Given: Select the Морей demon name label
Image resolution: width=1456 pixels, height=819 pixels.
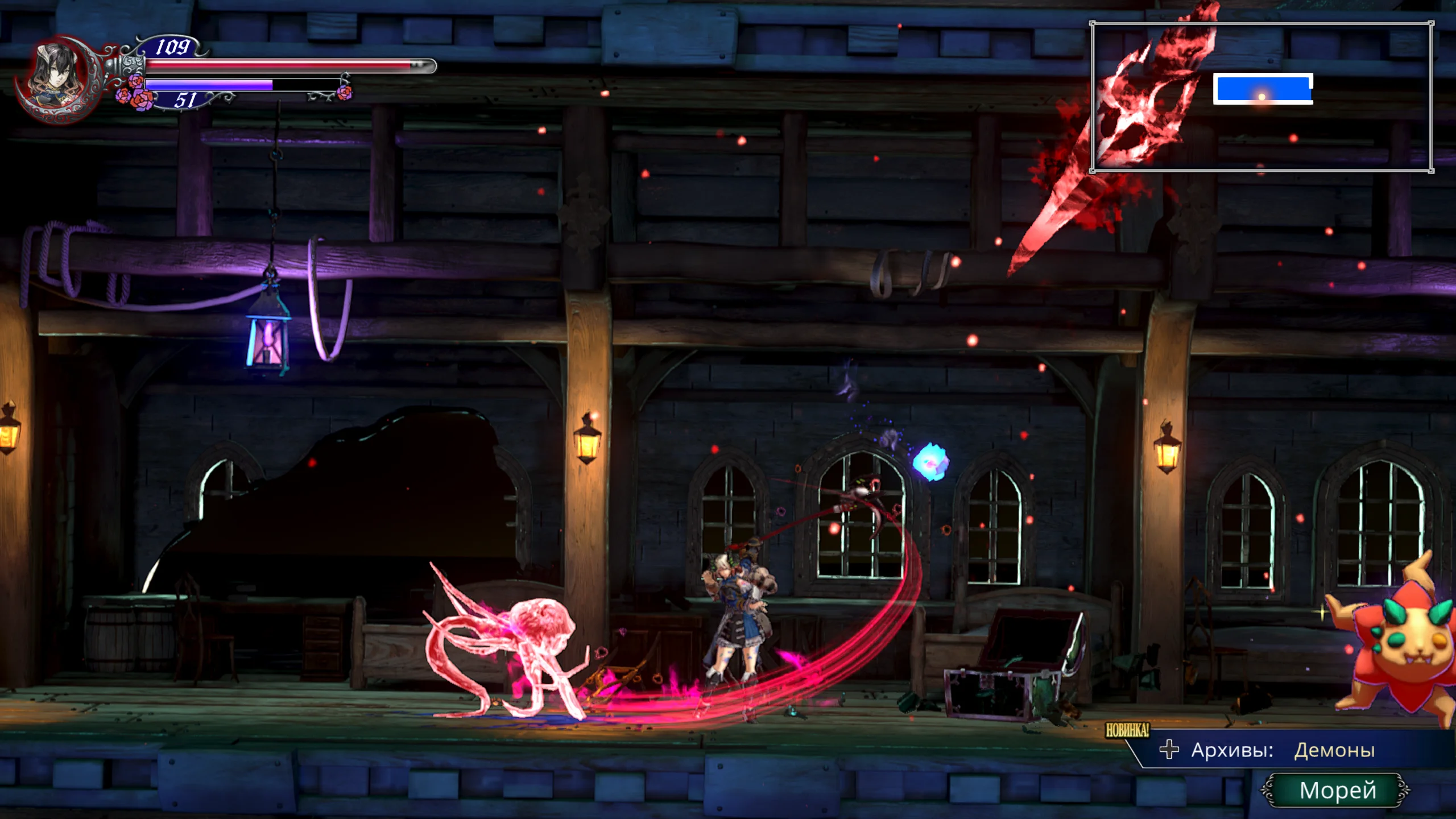Looking at the screenshot, I should tap(1337, 790).
